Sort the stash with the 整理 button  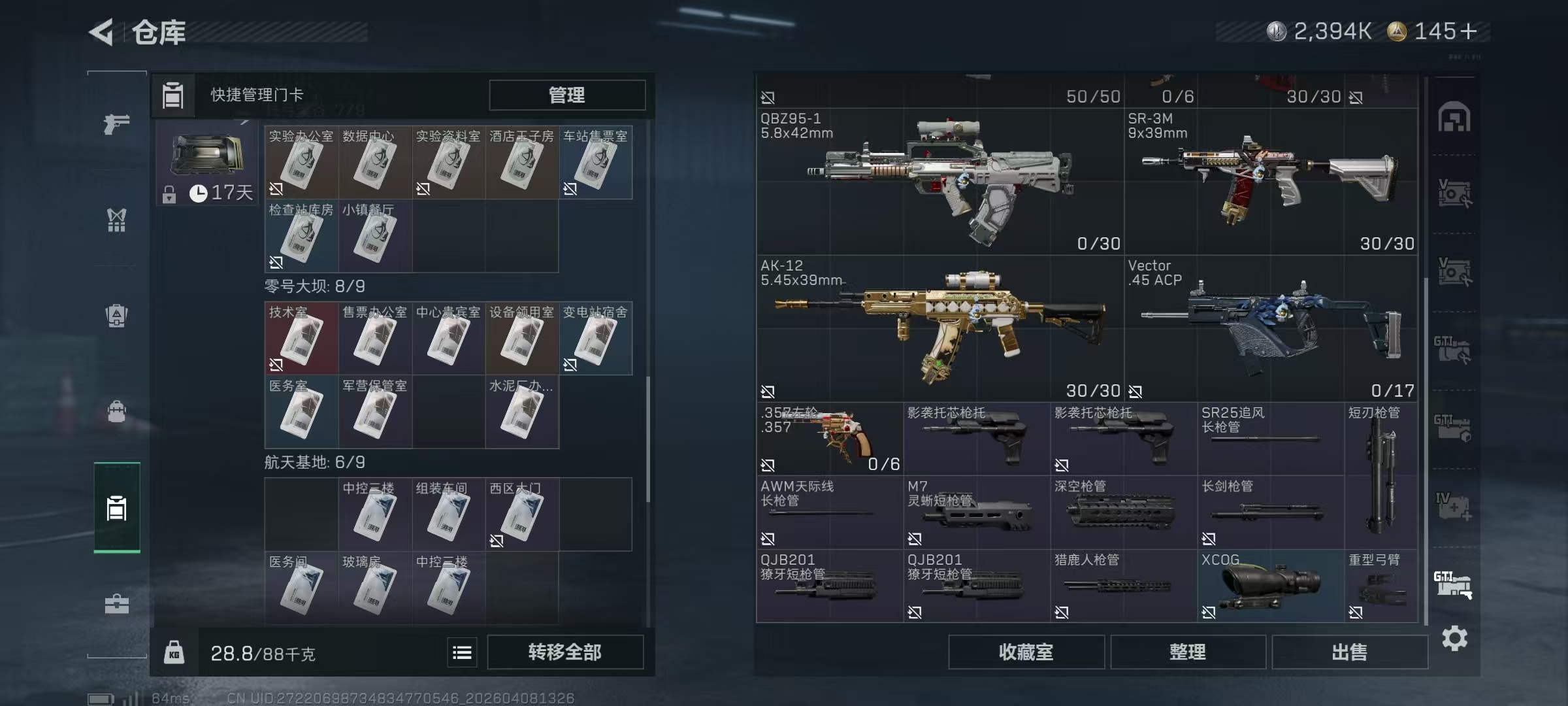tap(1187, 652)
